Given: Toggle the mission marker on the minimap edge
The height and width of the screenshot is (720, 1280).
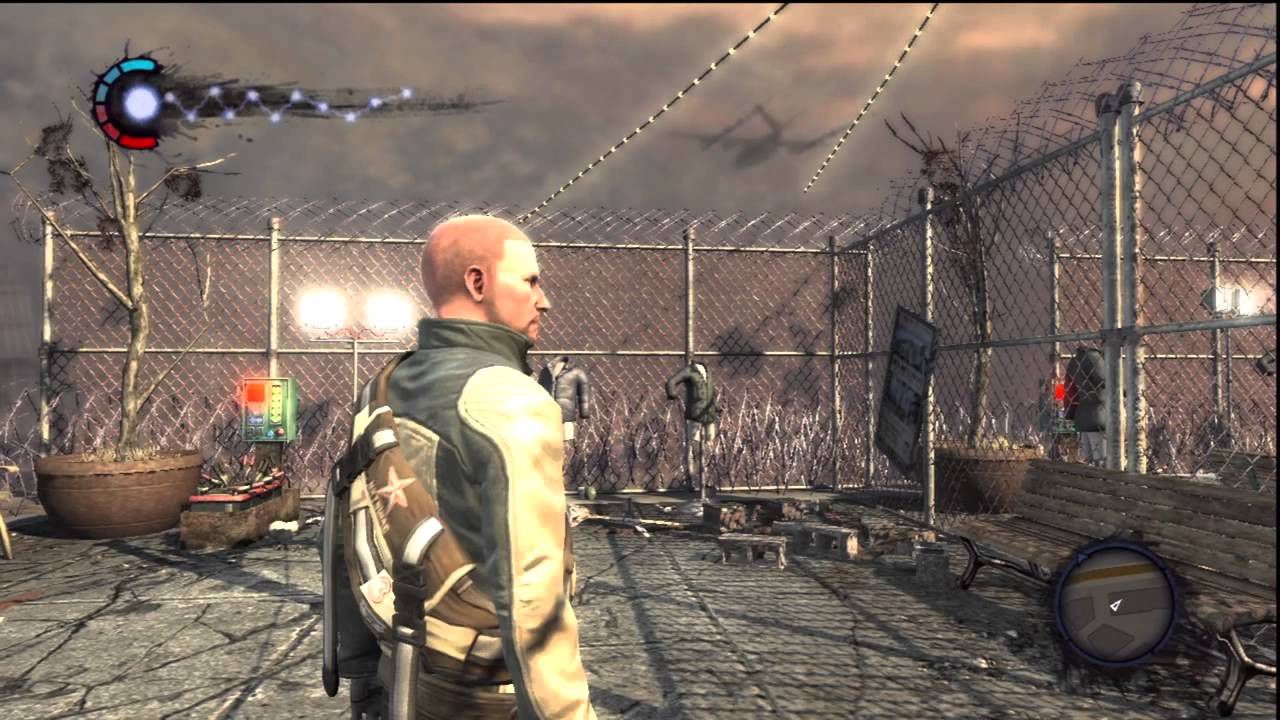Looking at the screenshot, I should coord(1081,557).
